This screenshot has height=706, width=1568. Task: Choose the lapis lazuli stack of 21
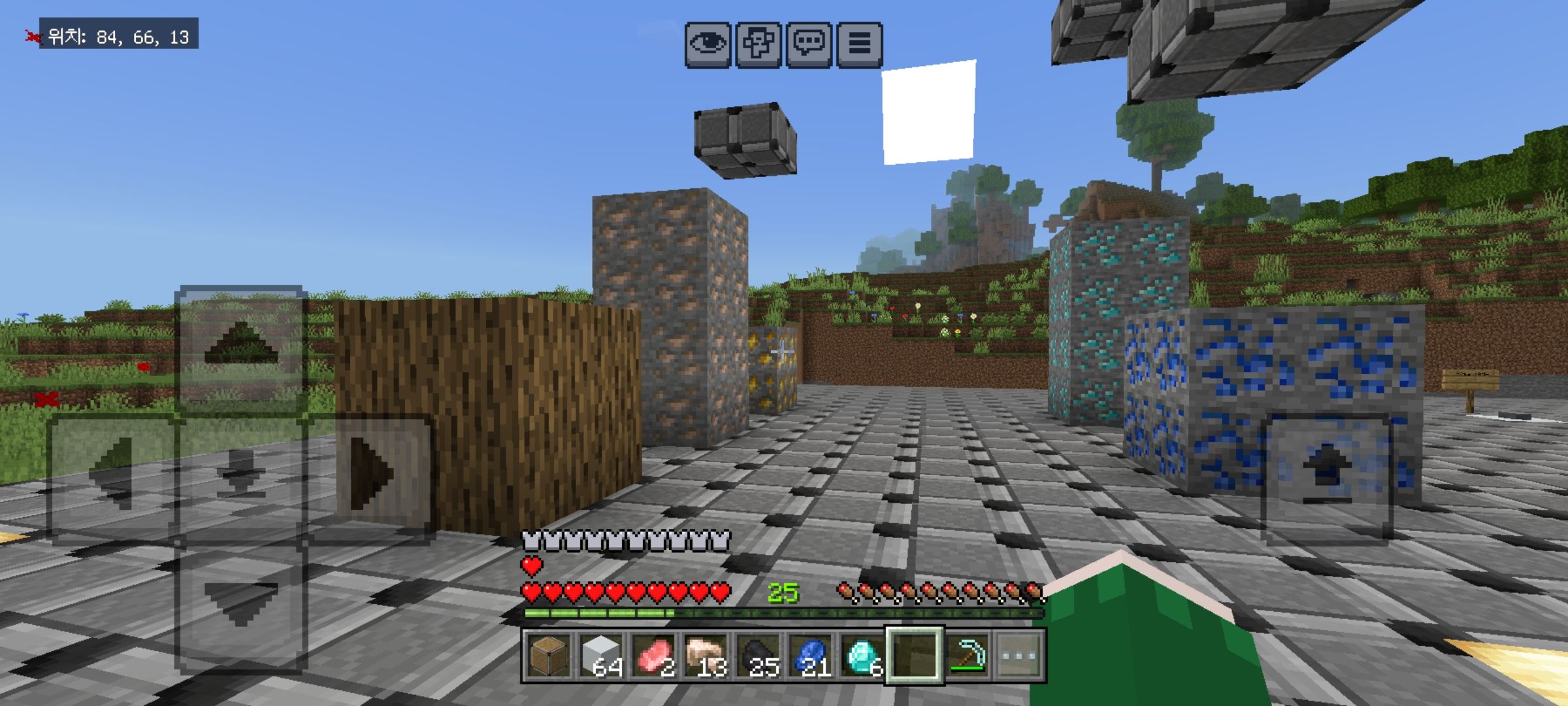[810, 656]
